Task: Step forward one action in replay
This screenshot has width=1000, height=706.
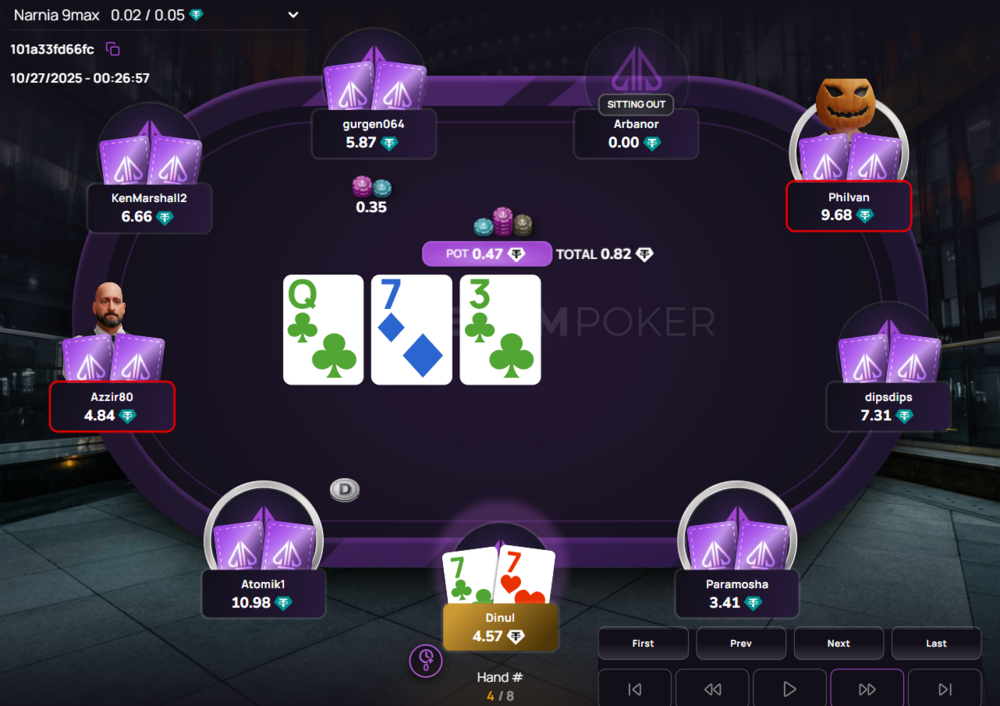Action: click(867, 689)
